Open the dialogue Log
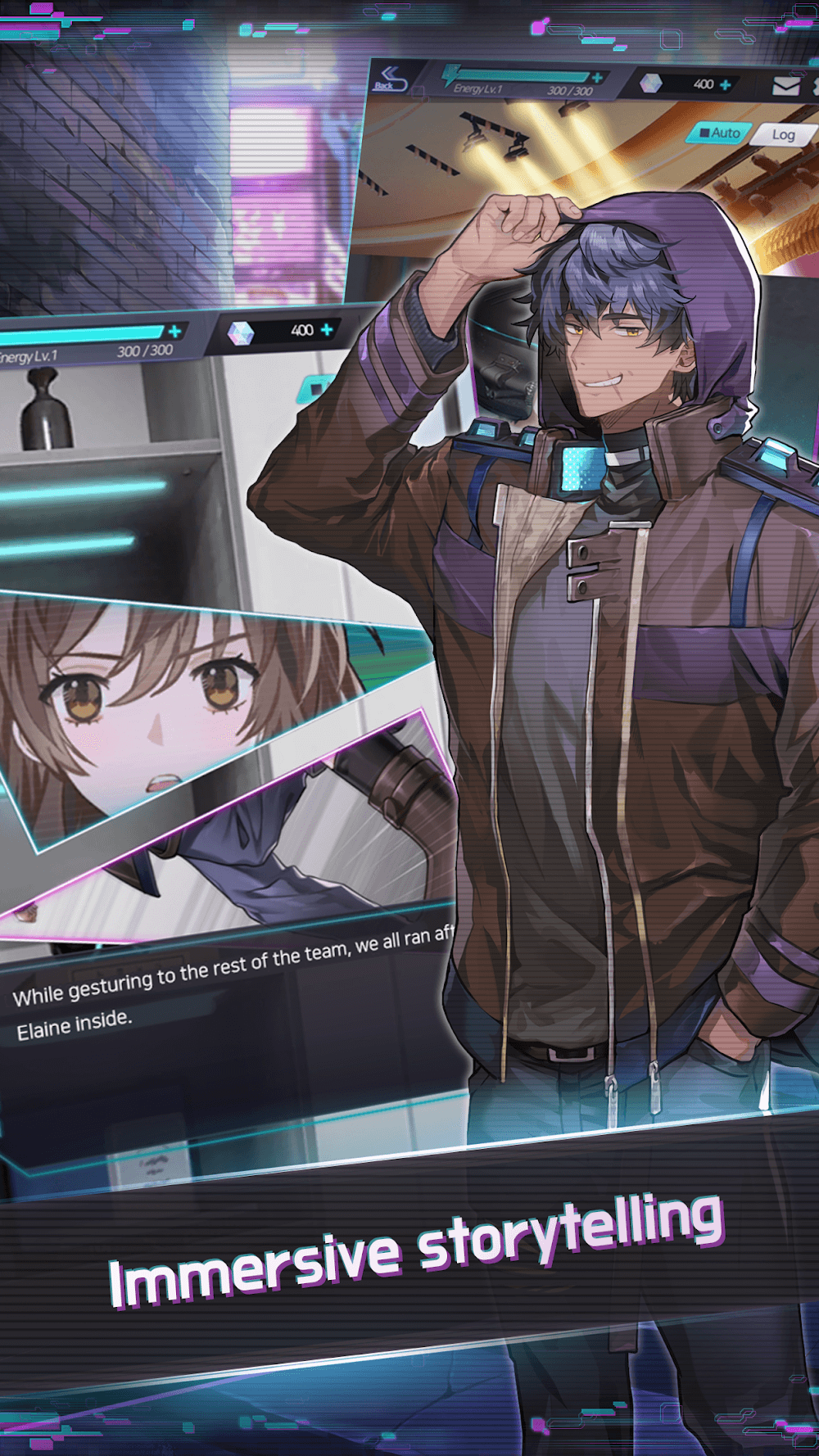This screenshot has width=819, height=1456. point(783,135)
